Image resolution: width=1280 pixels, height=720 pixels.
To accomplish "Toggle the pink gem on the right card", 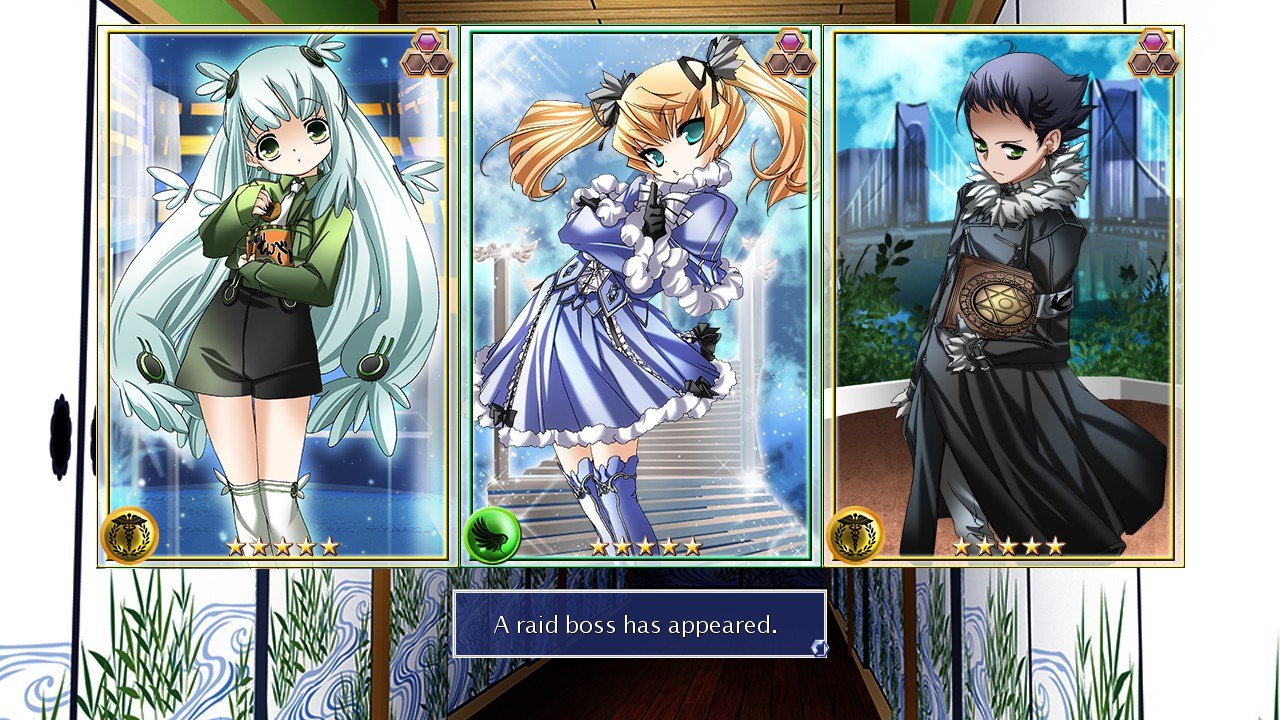I will [x=1152, y=42].
